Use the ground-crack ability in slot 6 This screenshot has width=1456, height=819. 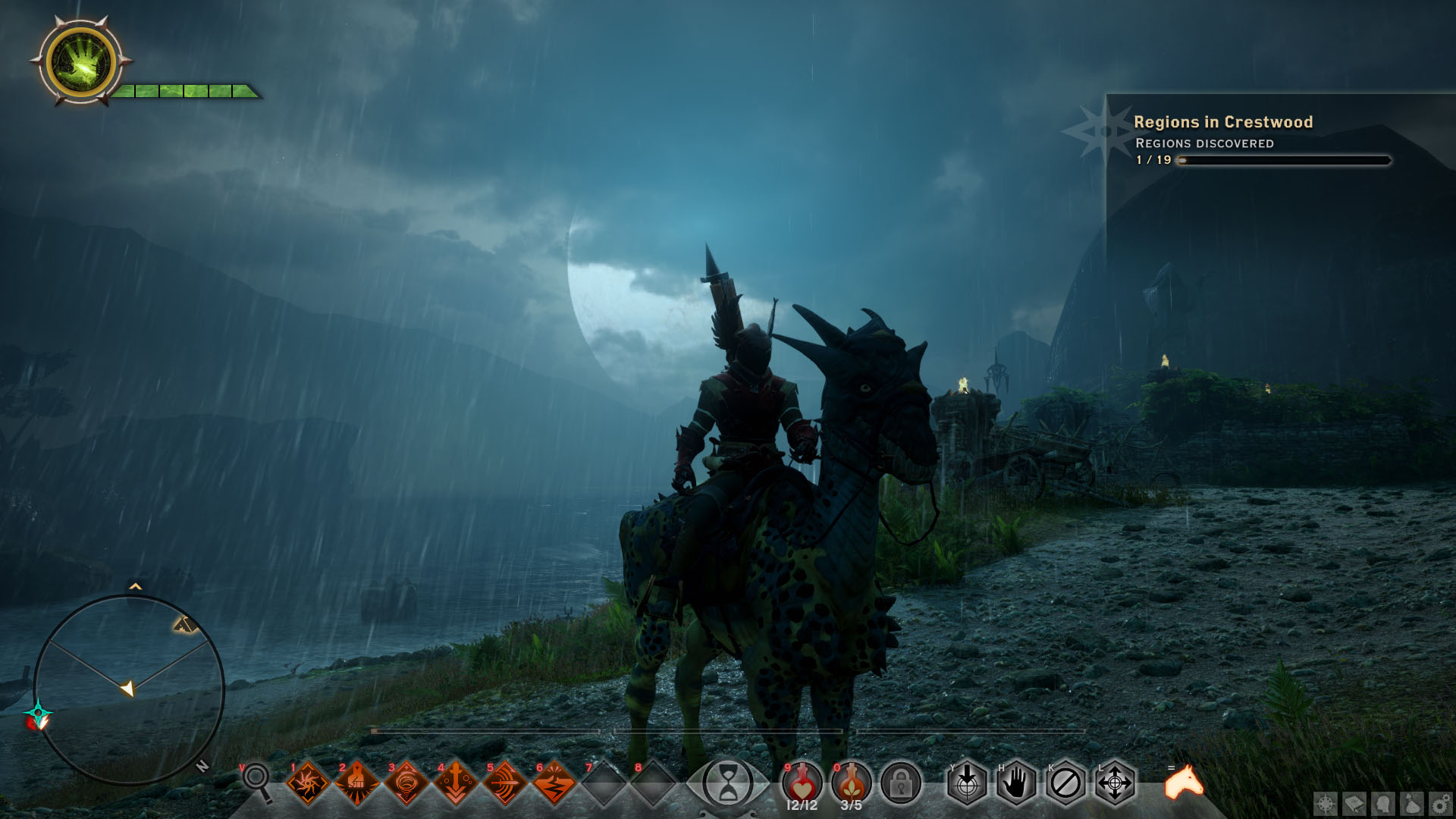pyautogui.click(x=554, y=783)
